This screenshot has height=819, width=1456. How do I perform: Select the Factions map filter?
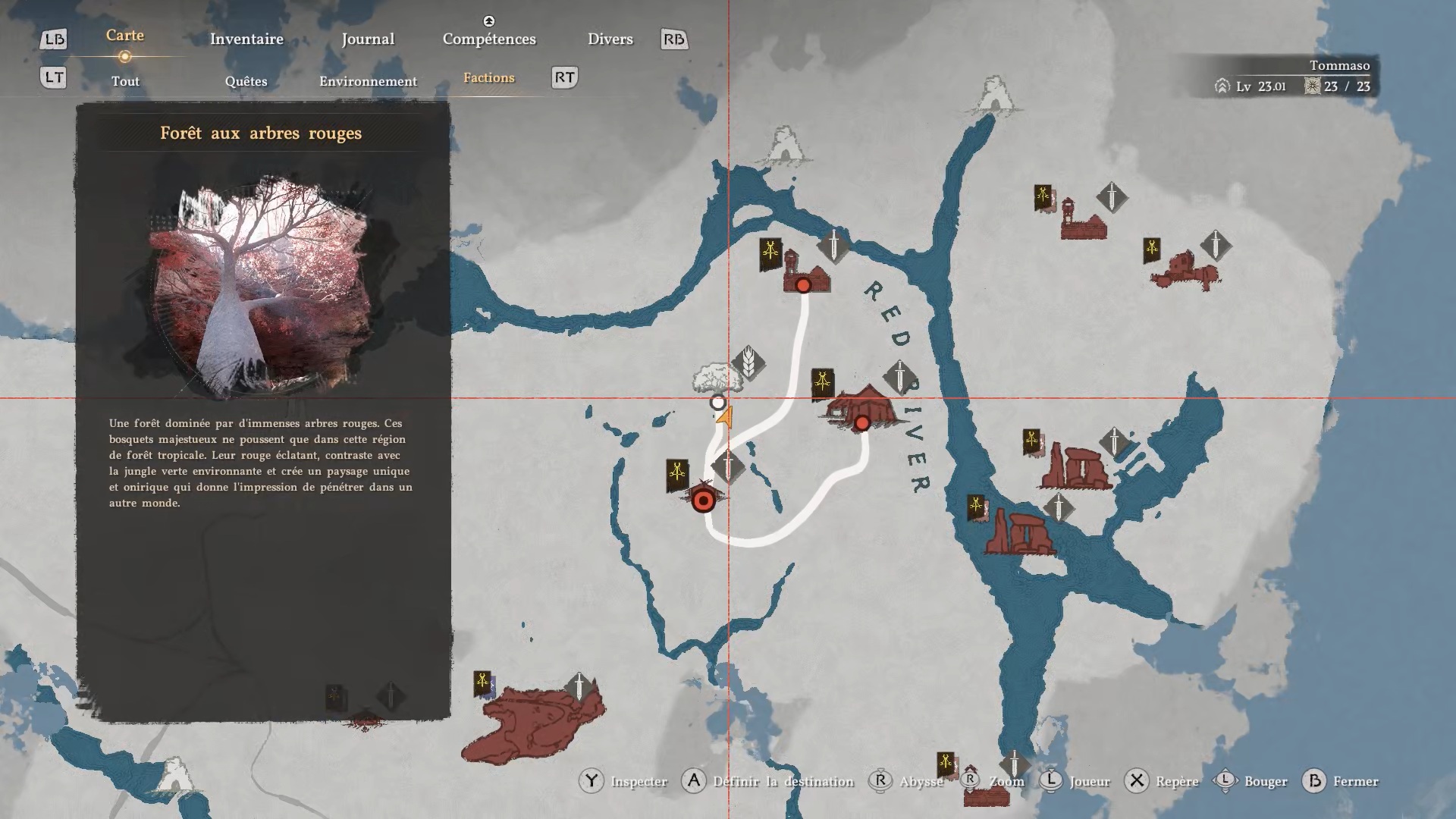tap(488, 78)
